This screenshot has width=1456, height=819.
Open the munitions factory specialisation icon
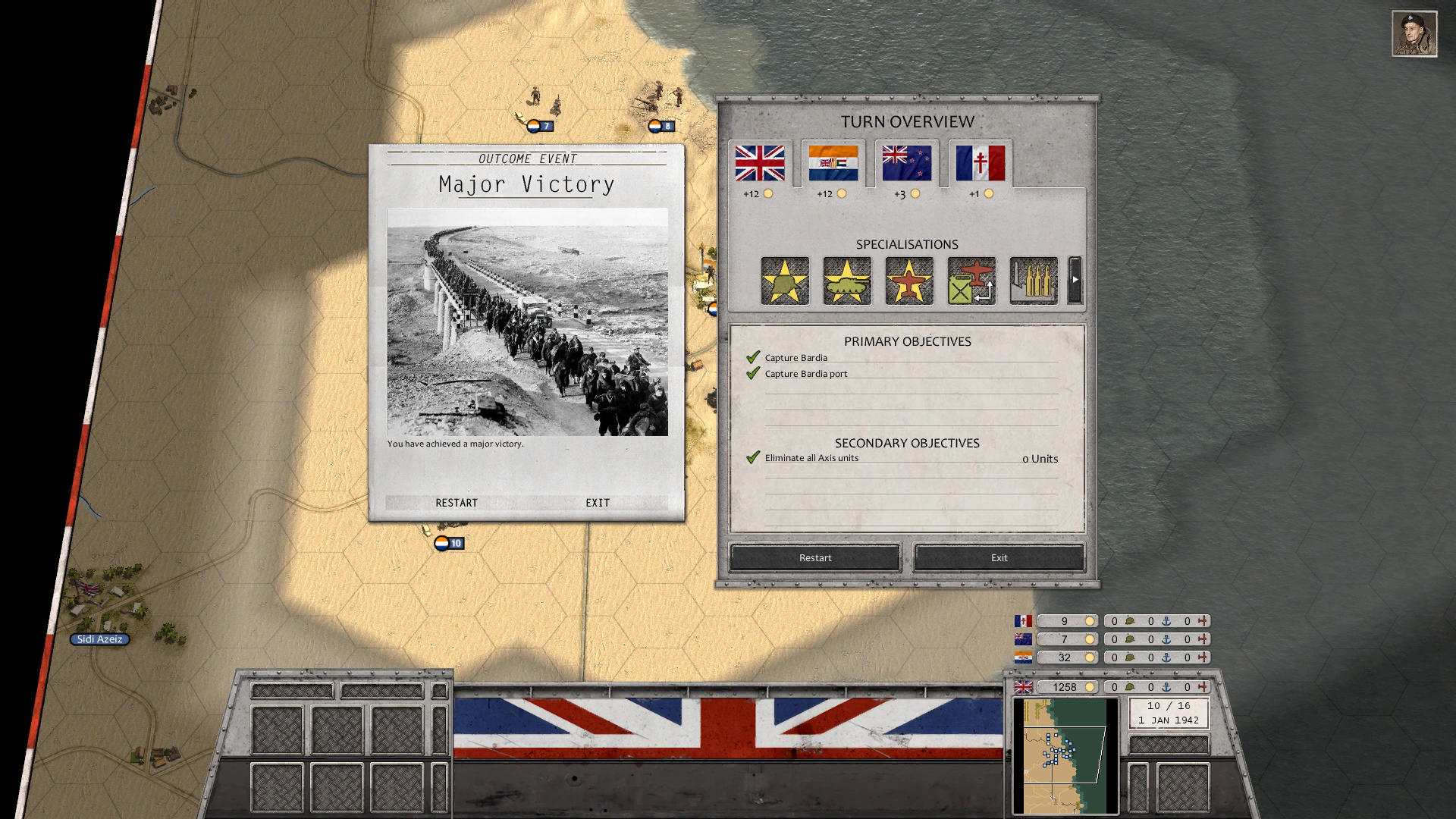[1032, 281]
